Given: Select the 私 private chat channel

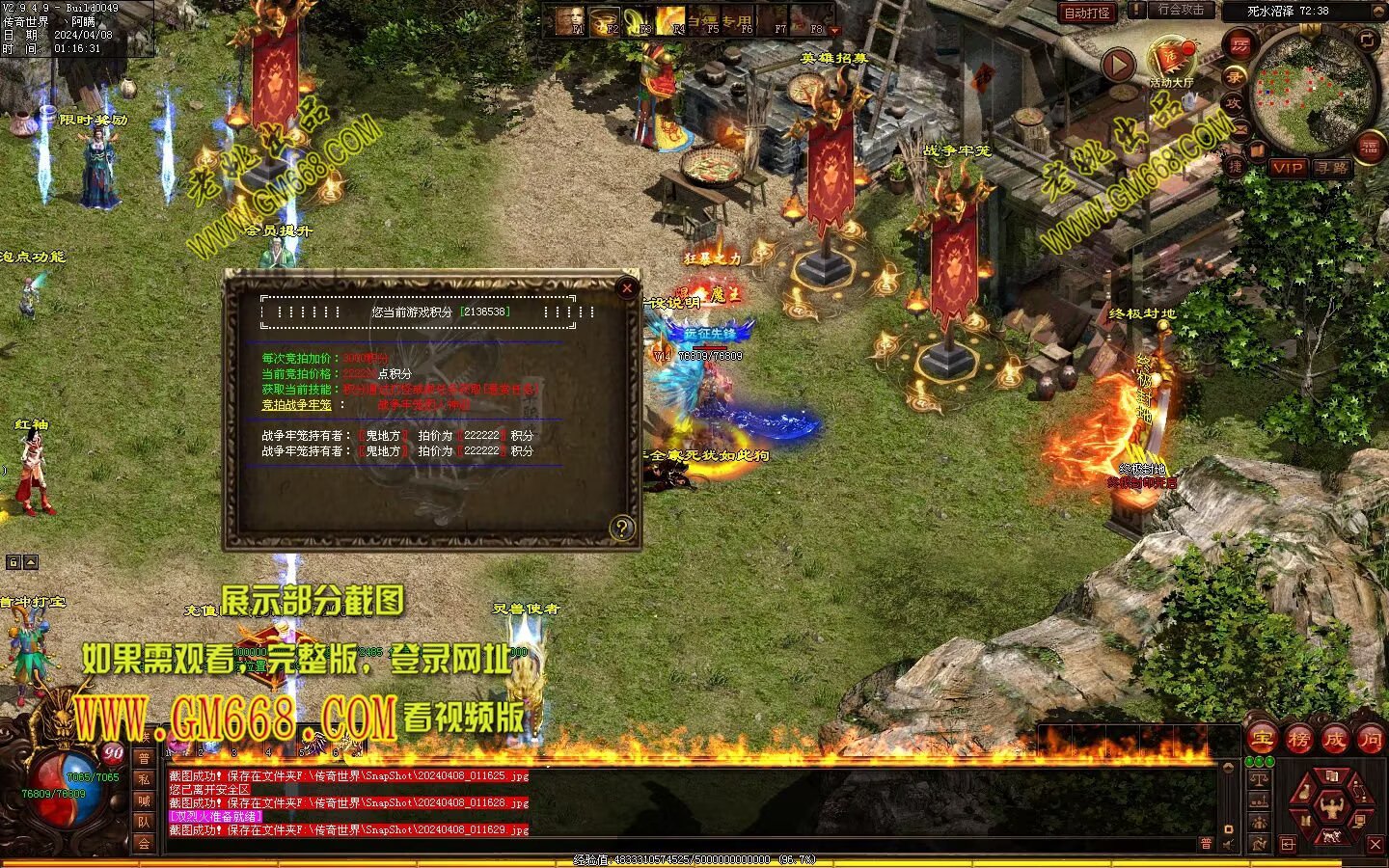Looking at the screenshot, I should pyautogui.click(x=144, y=779).
